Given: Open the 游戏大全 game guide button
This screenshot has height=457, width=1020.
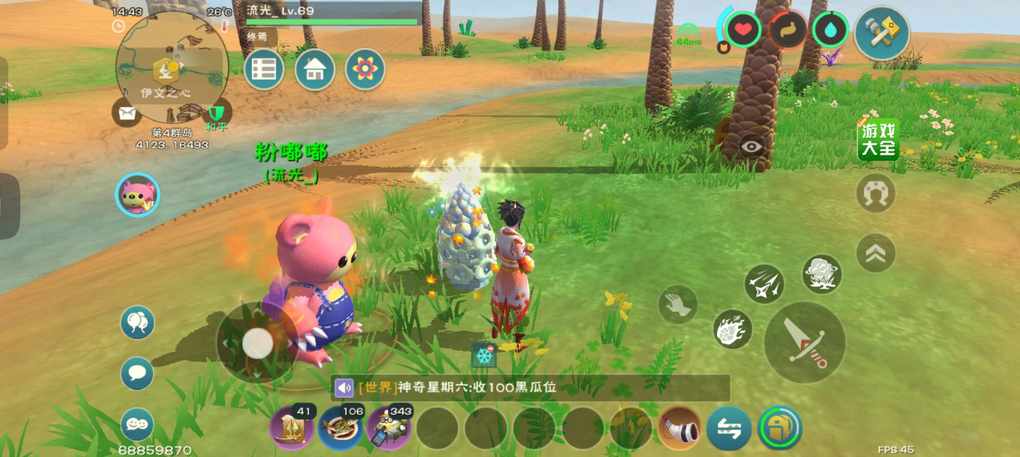Looking at the screenshot, I should point(878,140).
